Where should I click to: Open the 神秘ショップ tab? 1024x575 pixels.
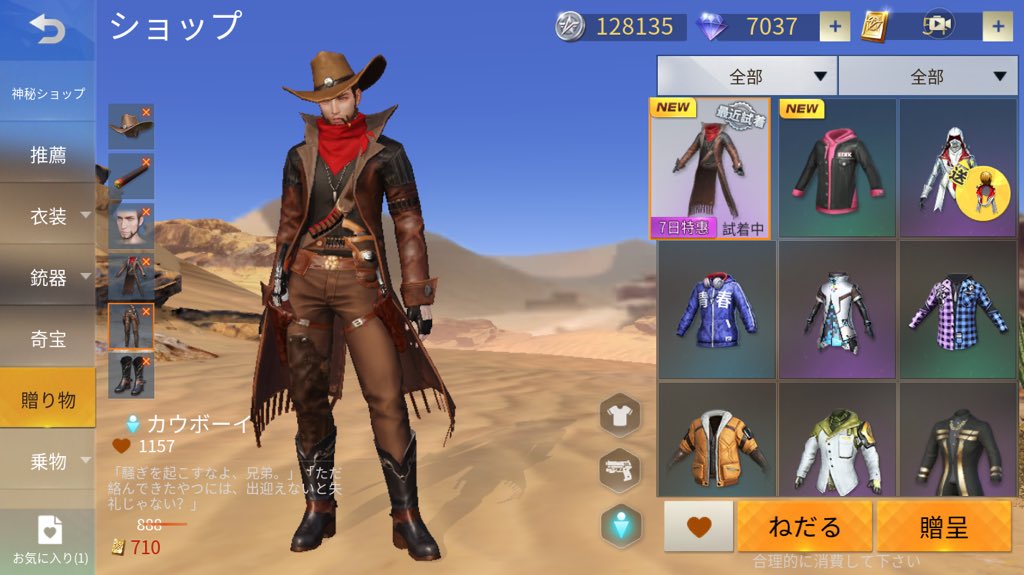tap(48, 94)
